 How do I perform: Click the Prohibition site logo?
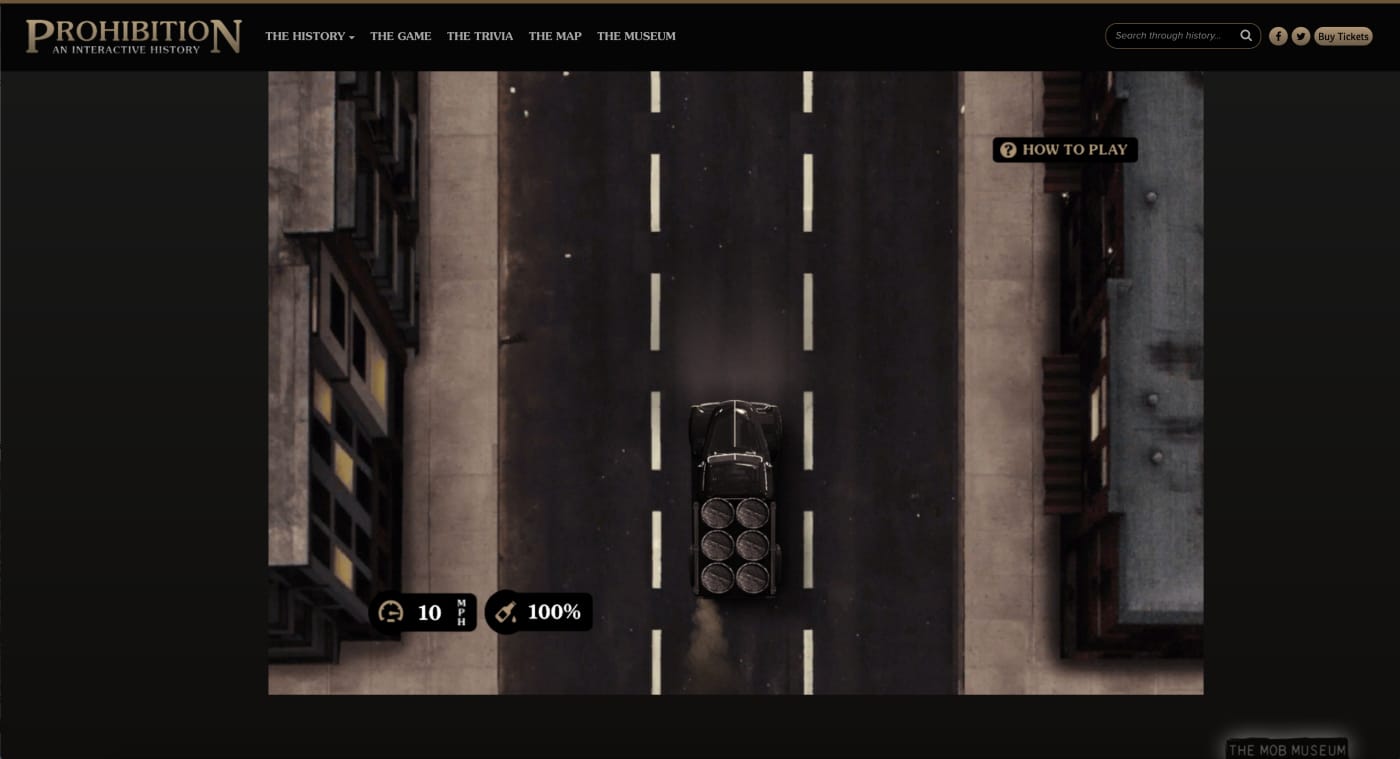134,36
